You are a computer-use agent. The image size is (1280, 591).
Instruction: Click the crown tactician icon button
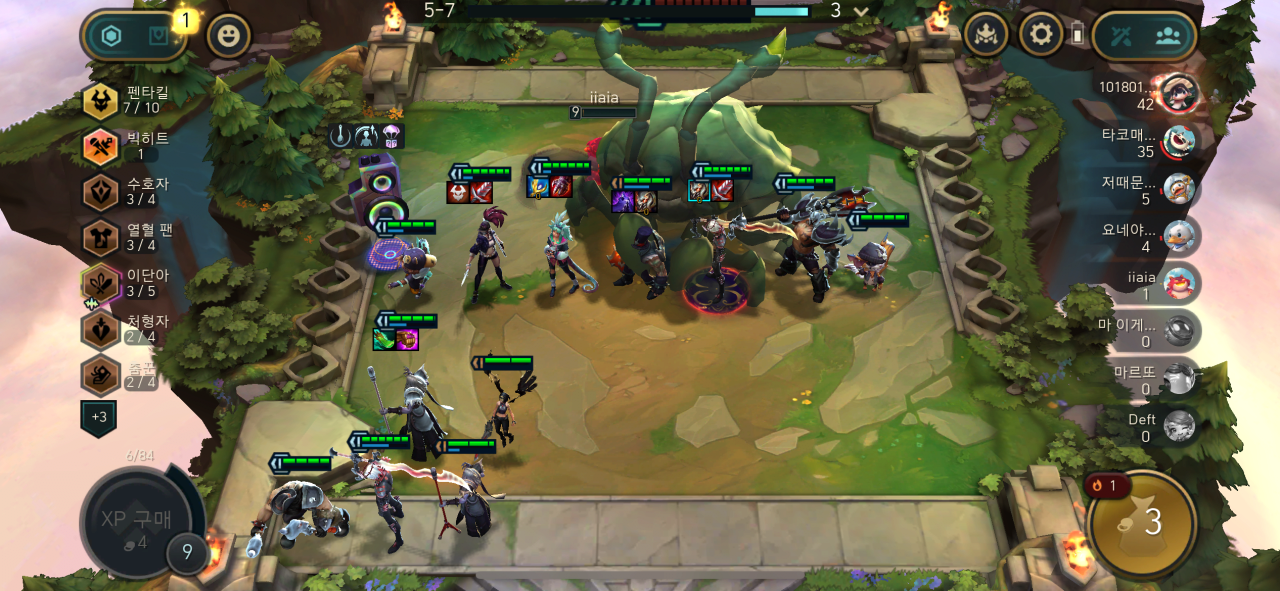point(985,35)
